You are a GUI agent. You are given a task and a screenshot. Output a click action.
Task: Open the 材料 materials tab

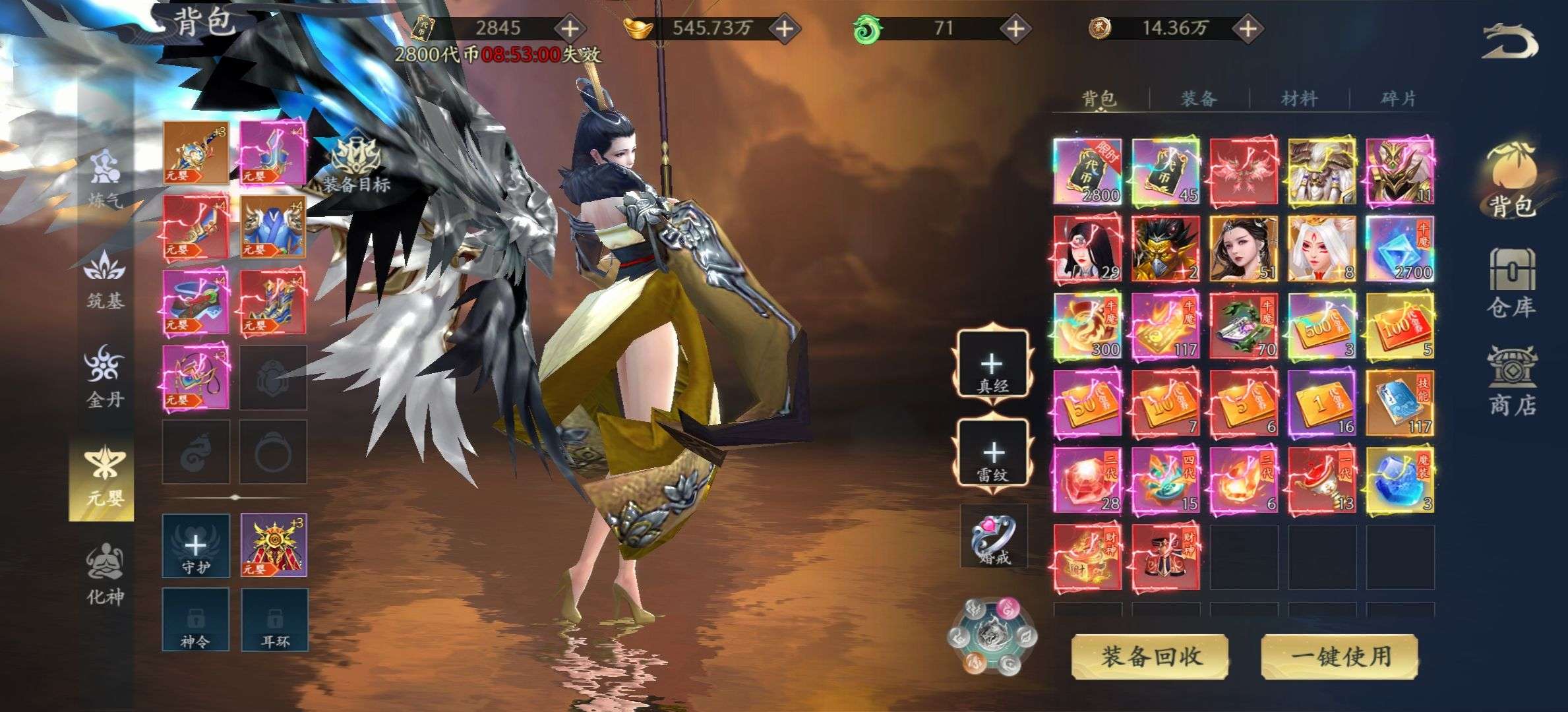1299,99
